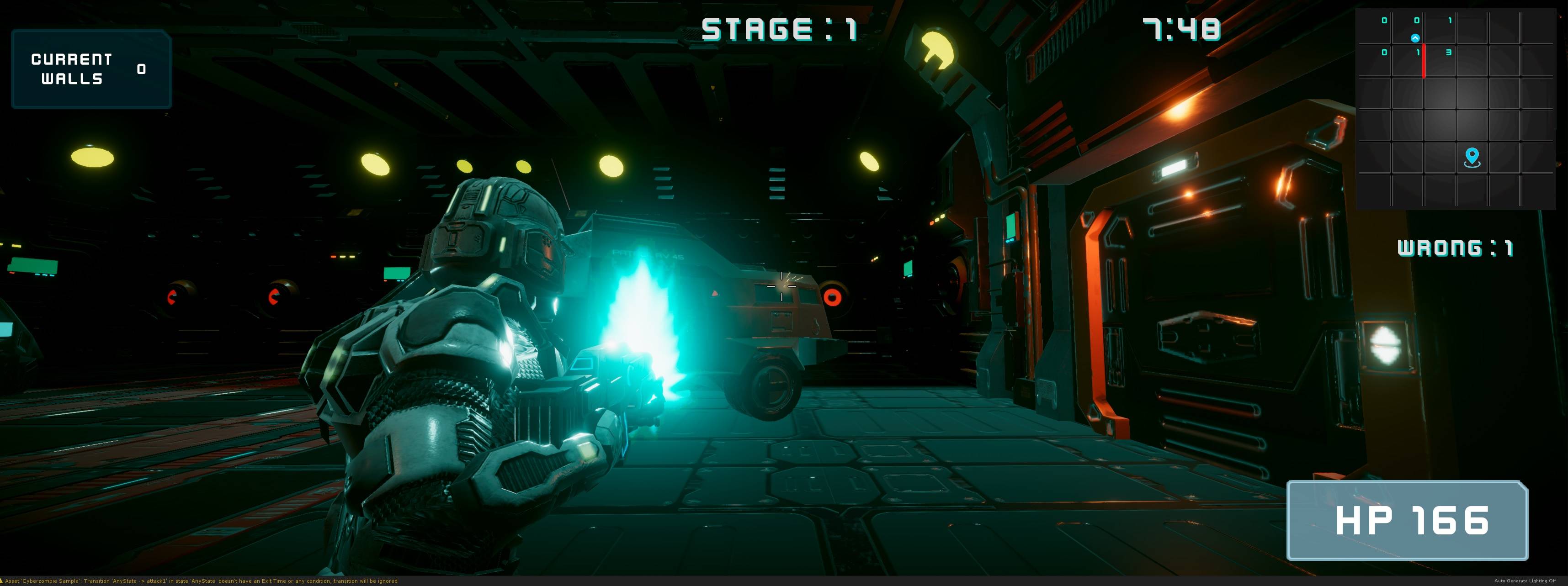
Task: Select the blue location pin on minimap
Action: [x=1472, y=157]
